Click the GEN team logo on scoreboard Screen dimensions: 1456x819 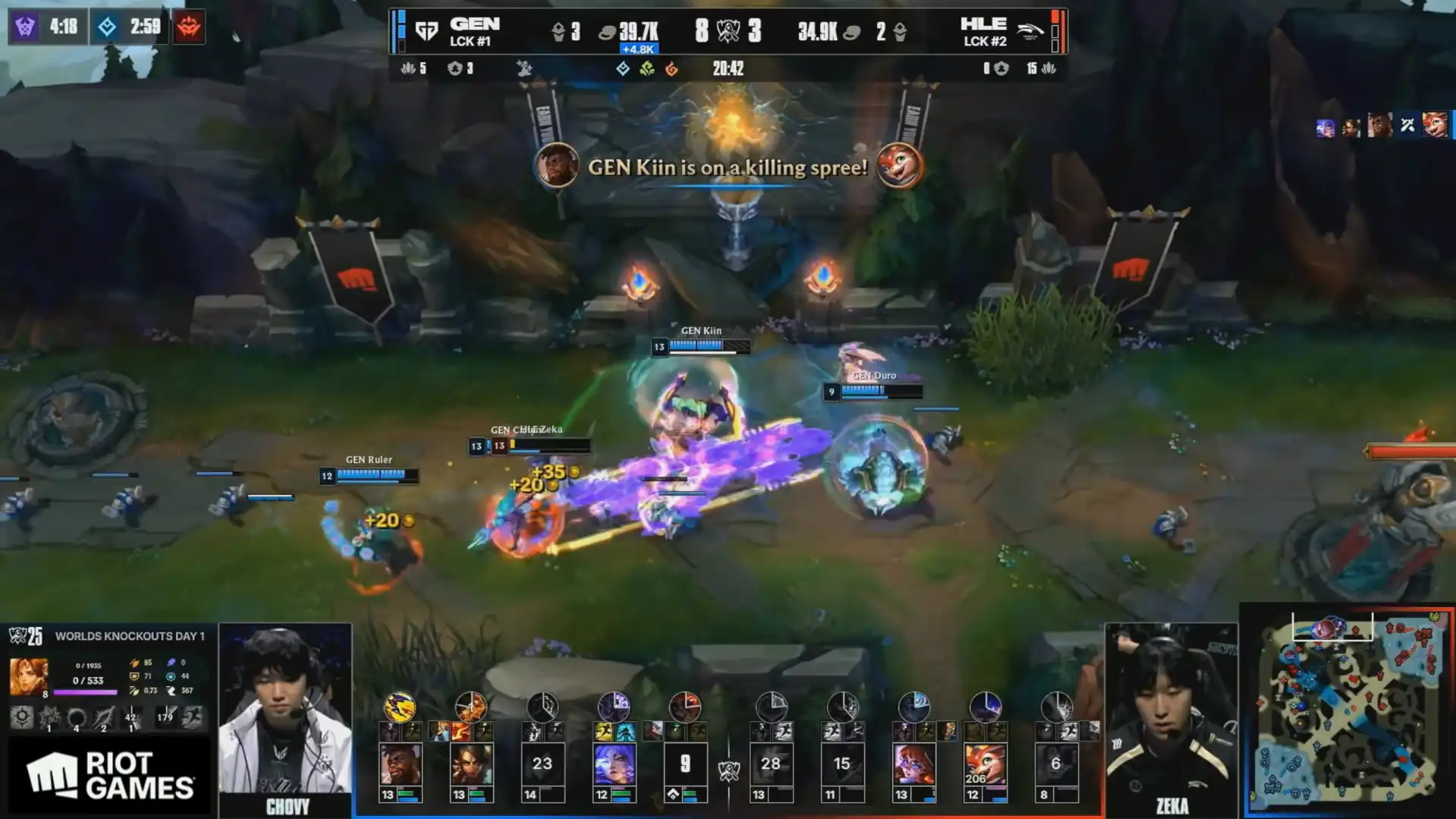pyautogui.click(x=426, y=31)
